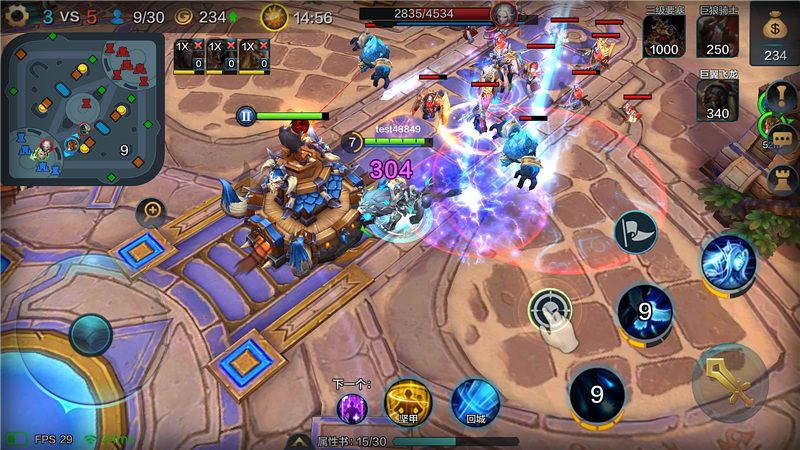The image size is (800, 450).
Task: Use the 回城 recall skill
Action: (x=475, y=402)
